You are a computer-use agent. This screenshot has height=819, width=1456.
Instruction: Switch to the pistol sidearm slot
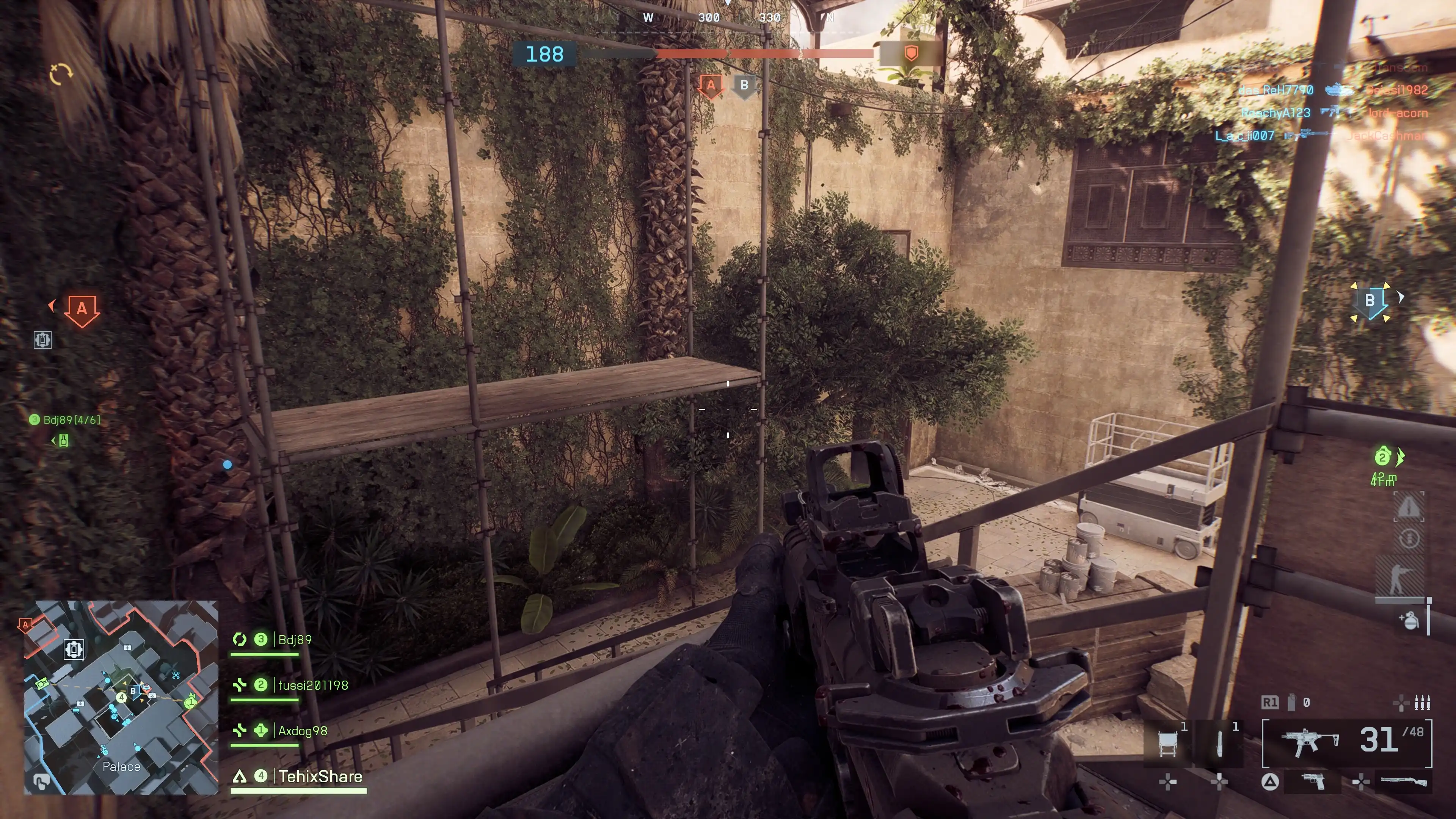coord(1313,781)
